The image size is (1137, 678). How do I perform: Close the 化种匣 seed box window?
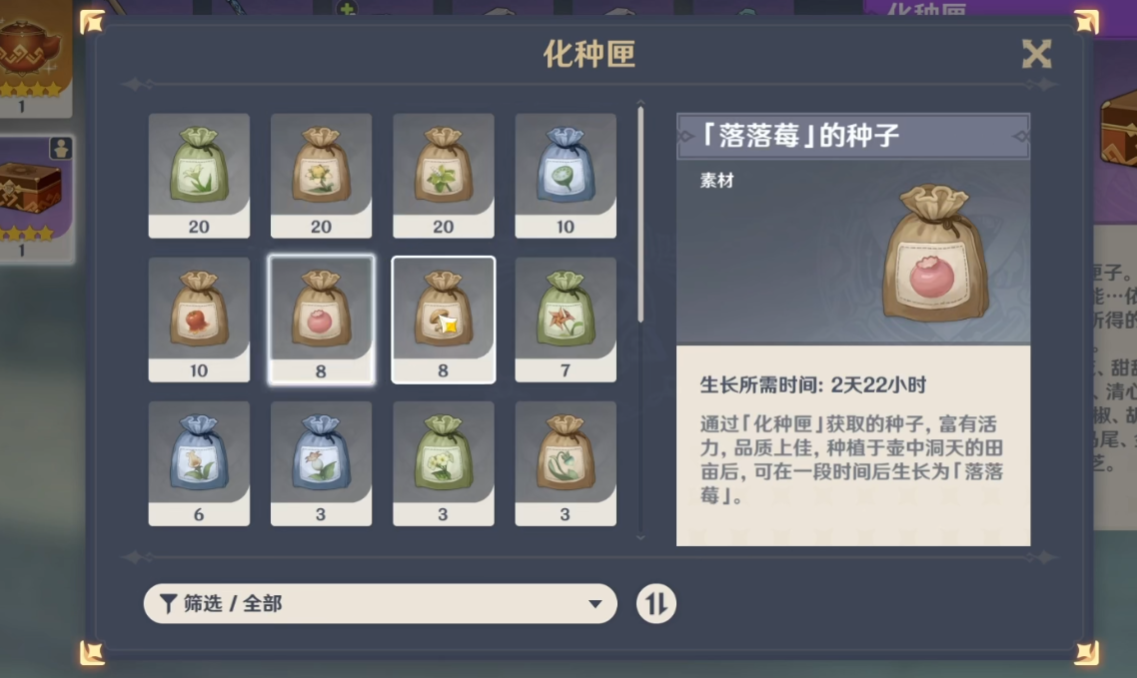coord(1036,54)
